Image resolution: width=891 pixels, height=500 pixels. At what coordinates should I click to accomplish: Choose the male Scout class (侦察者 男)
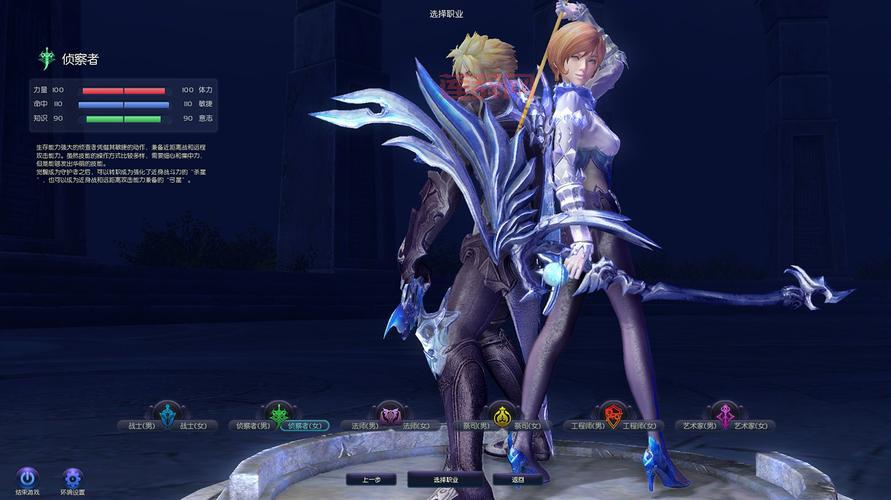pyautogui.click(x=250, y=426)
